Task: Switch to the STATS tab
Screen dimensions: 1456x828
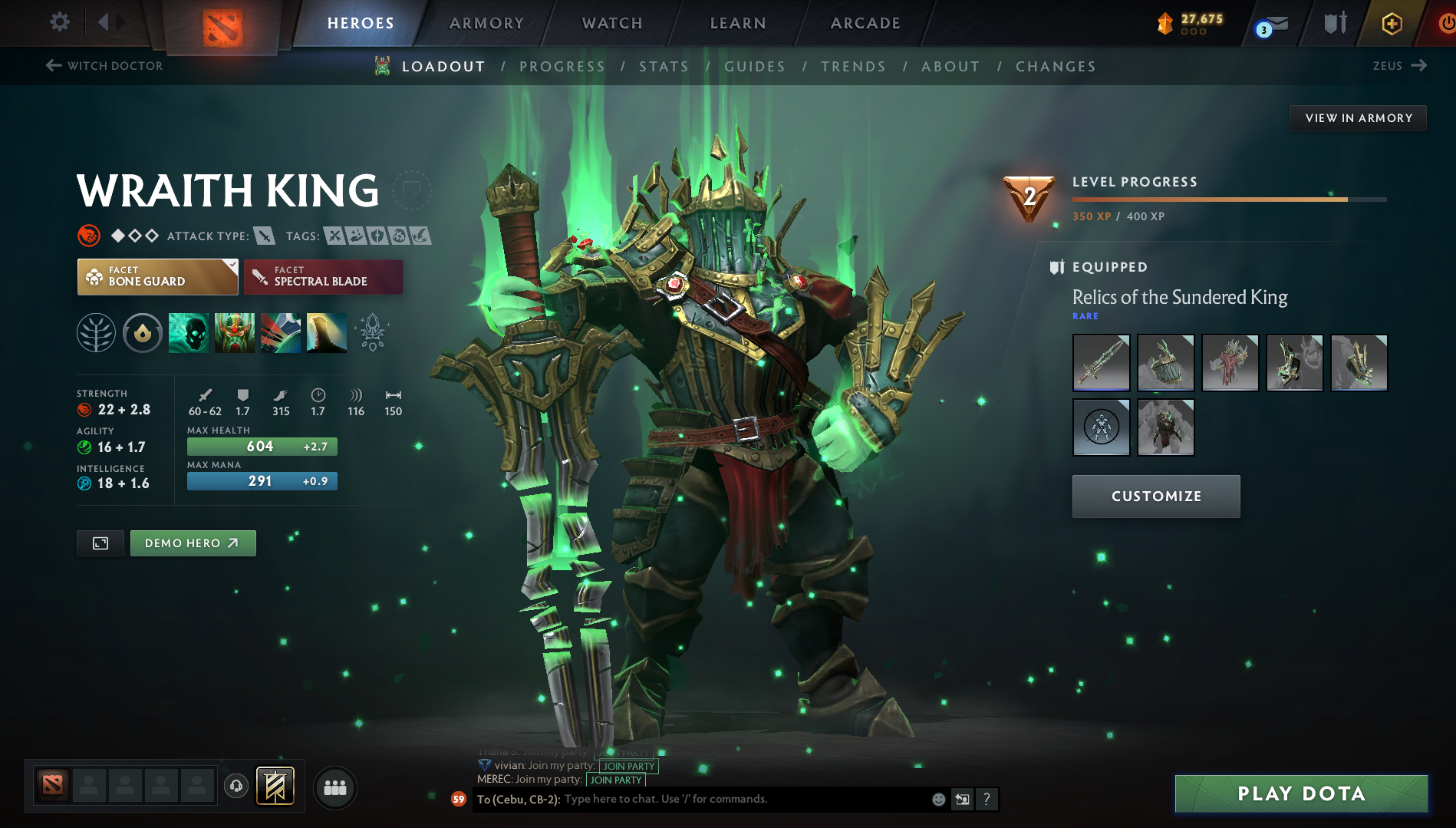Action: [664, 67]
